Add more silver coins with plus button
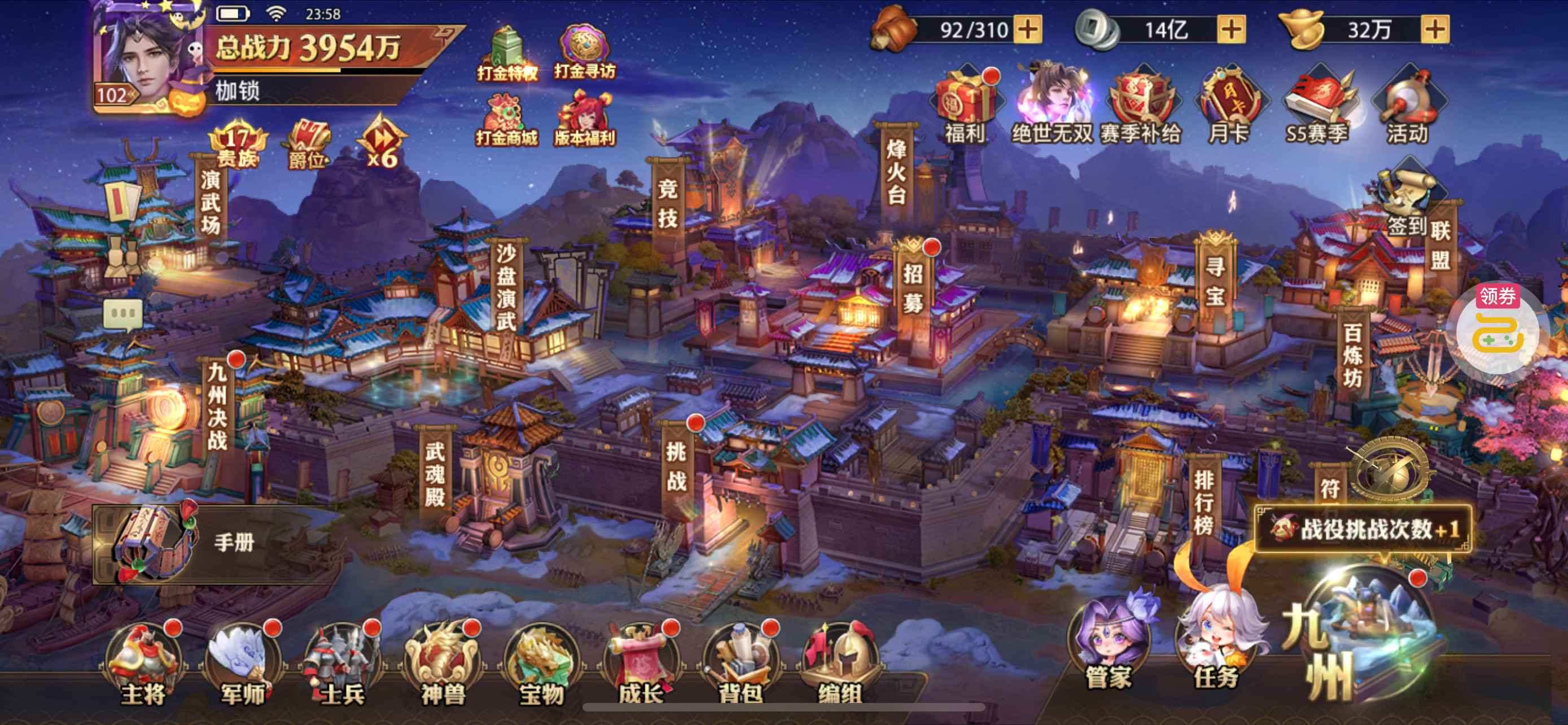This screenshot has width=1568, height=725. click(1231, 29)
